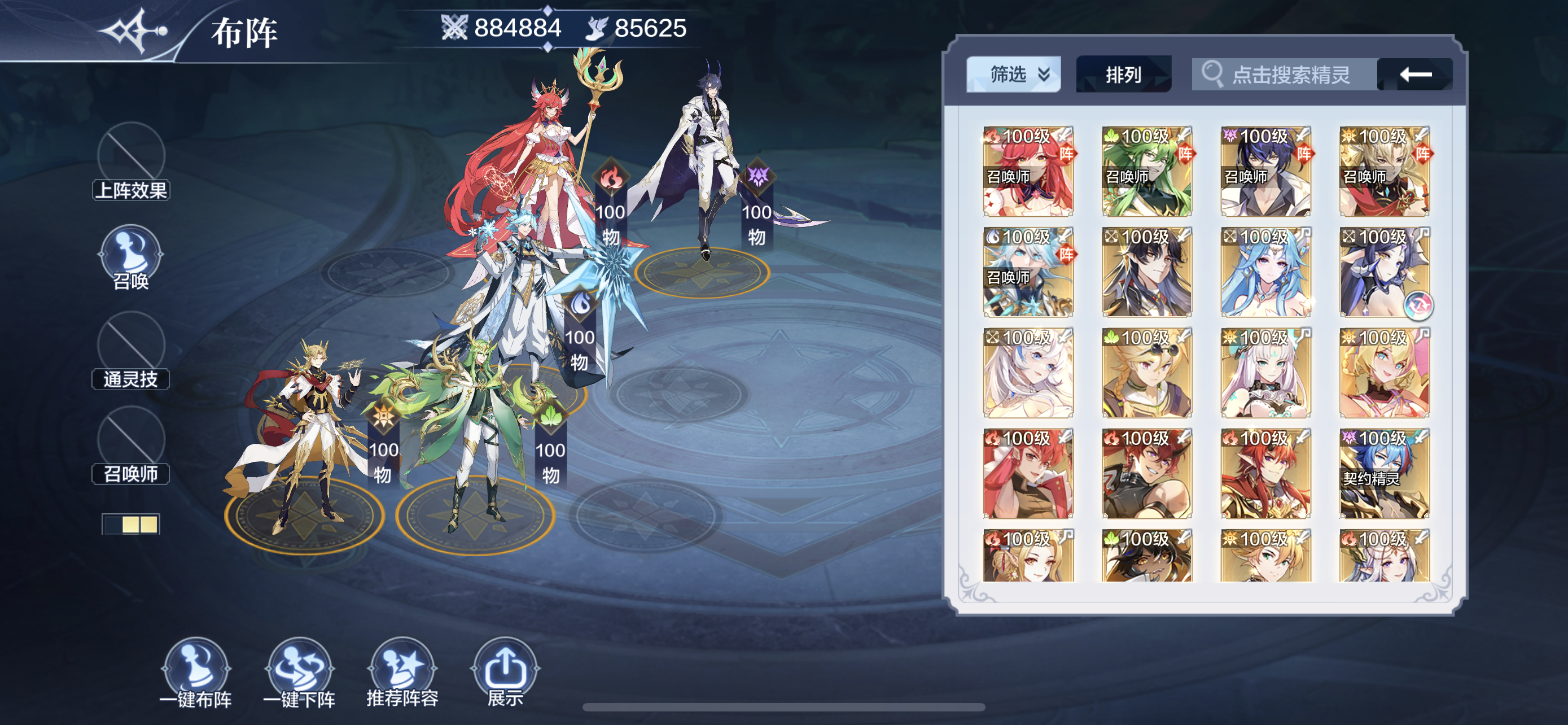Select the green-haired grass summoner card
This screenshot has height=725, width=1568.
click(x=1147, y=172)
